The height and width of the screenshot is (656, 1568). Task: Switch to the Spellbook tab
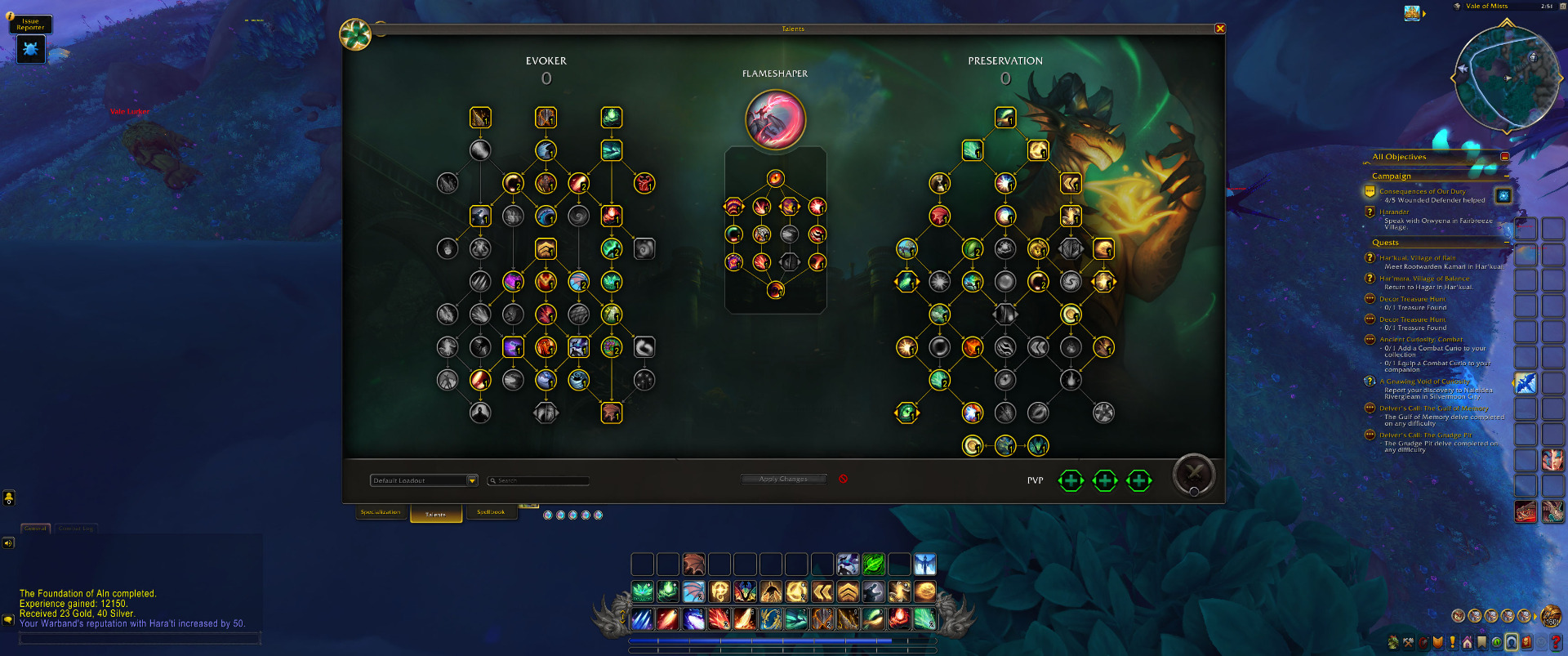[x=491, y=512]
